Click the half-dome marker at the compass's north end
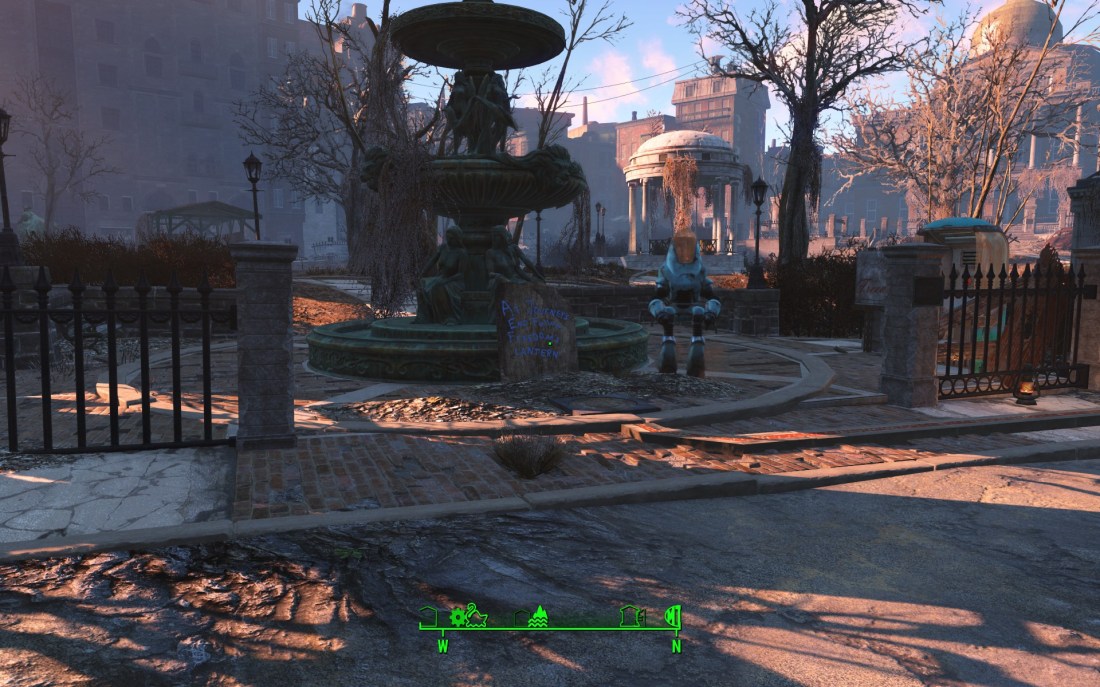Screen dimensions: 1100x687 coord(674,615)
